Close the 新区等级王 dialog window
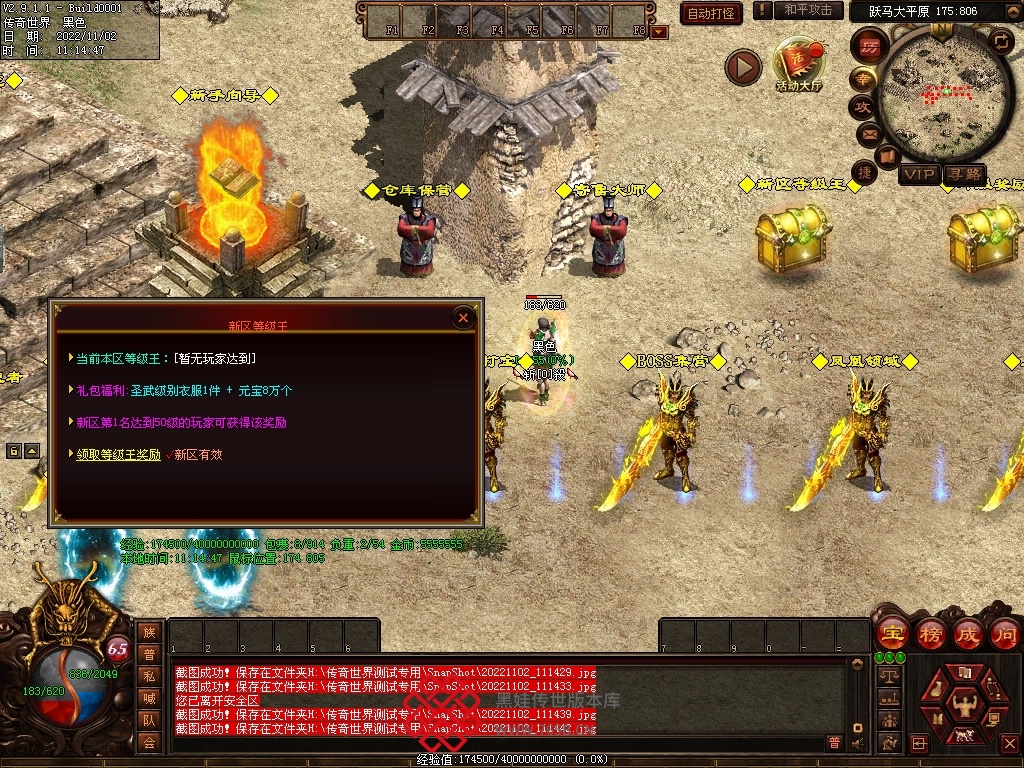Image resolution: width=1024 pixels, height=768 pixels. tap(463, 318)
